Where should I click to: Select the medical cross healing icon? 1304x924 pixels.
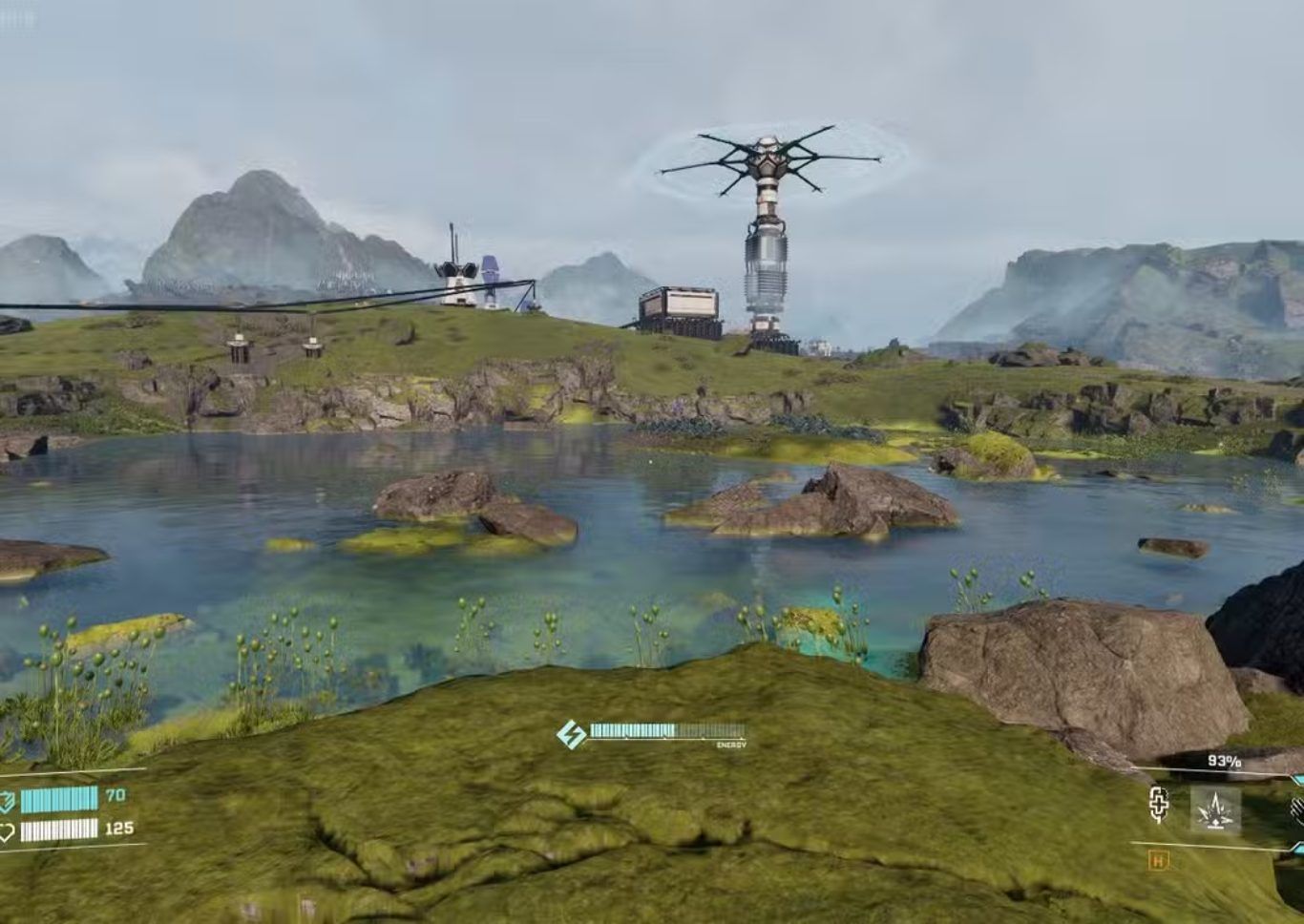[x=1158, y=805]
